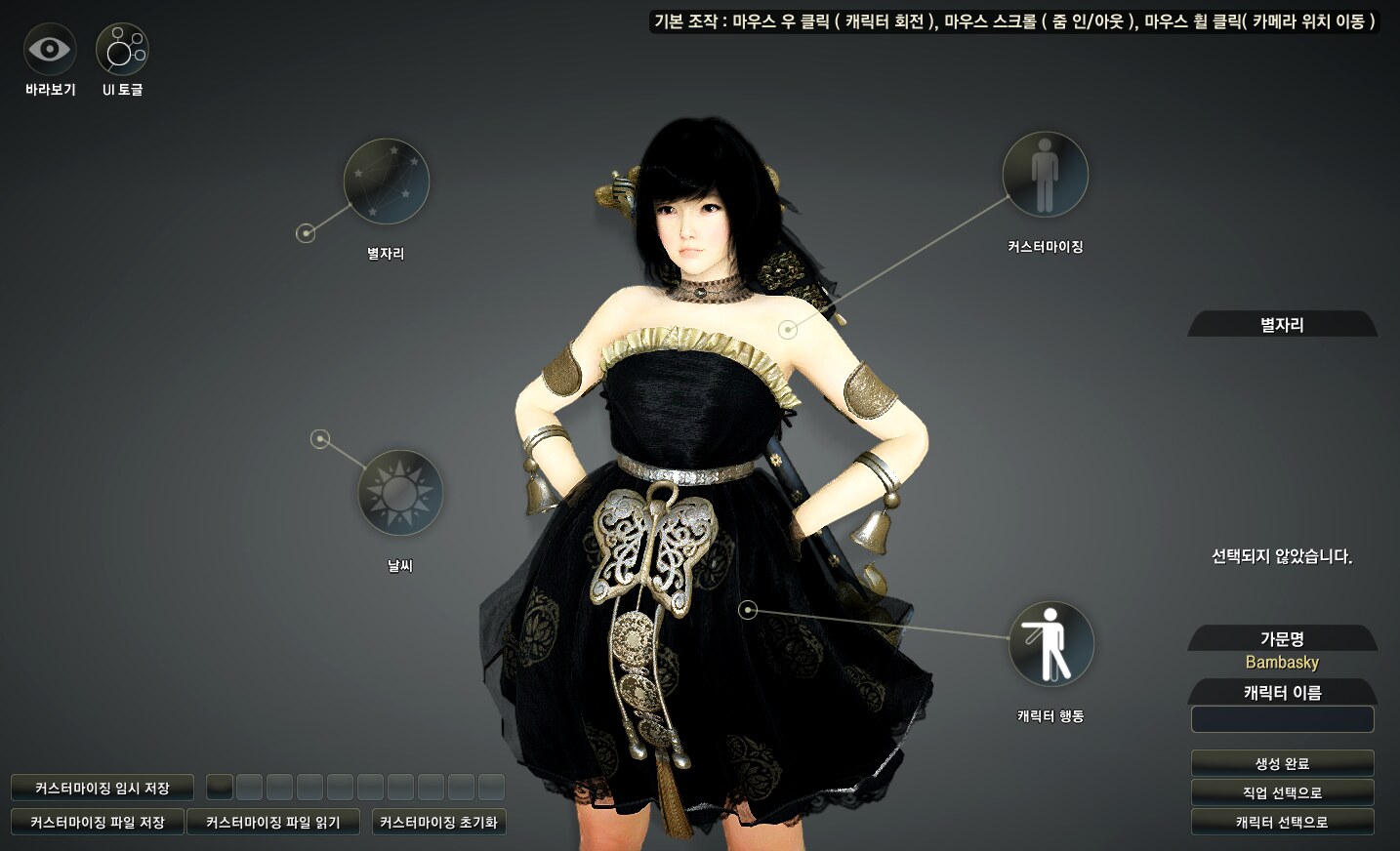Click the 캐릭터 이름 name input field
Image resolution: width=1400 pixels, height=851 pixels.
[1282, 719]
